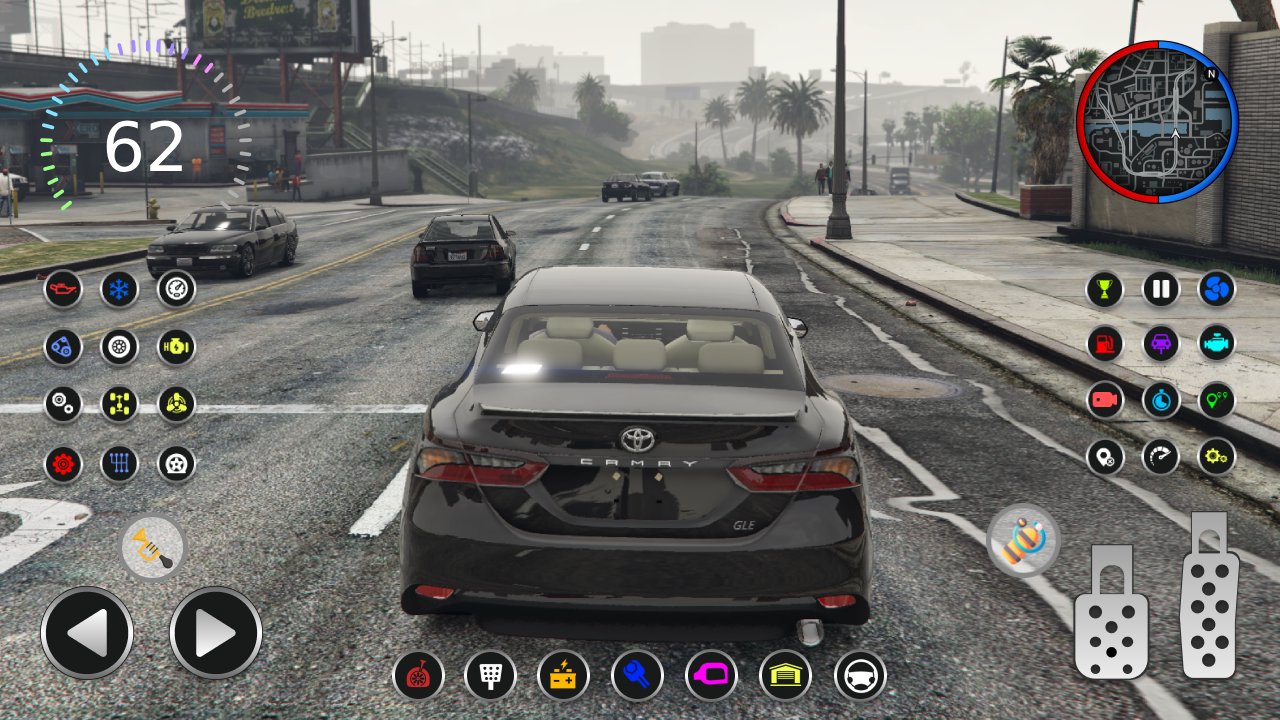
Task: Toggle the blue snowflake icon
Action: pos(119,289)
